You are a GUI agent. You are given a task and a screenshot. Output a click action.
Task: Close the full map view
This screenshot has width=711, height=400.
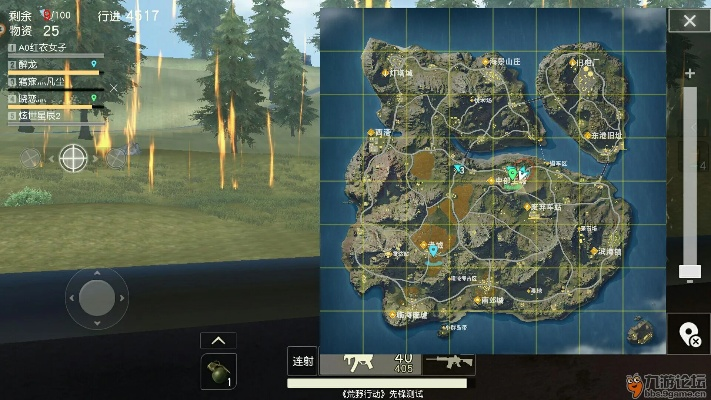(x=689, y=20)
